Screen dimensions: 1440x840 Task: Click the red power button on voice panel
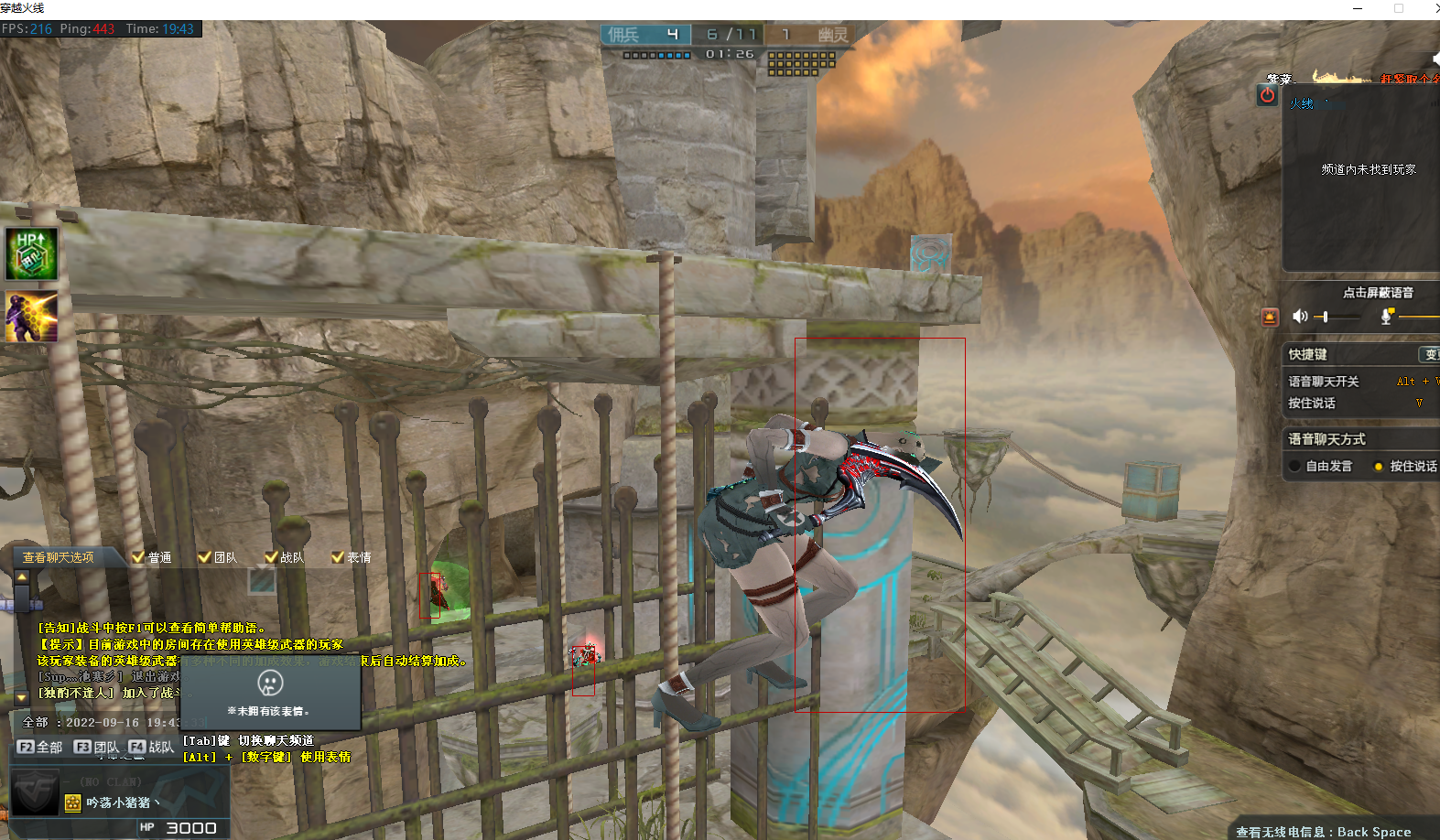(x=1267, y=94)
